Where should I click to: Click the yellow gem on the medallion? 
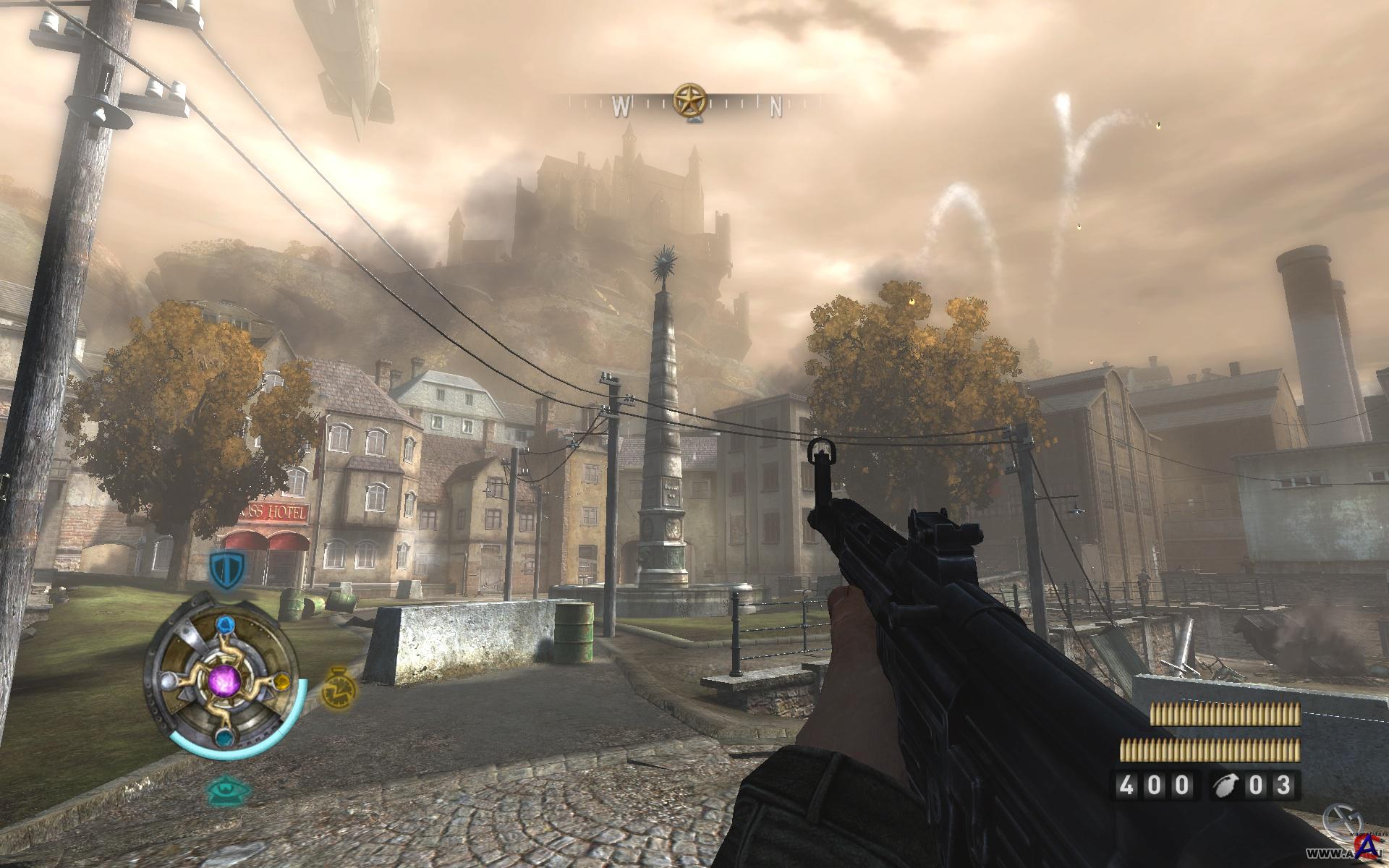click(283, 681)
